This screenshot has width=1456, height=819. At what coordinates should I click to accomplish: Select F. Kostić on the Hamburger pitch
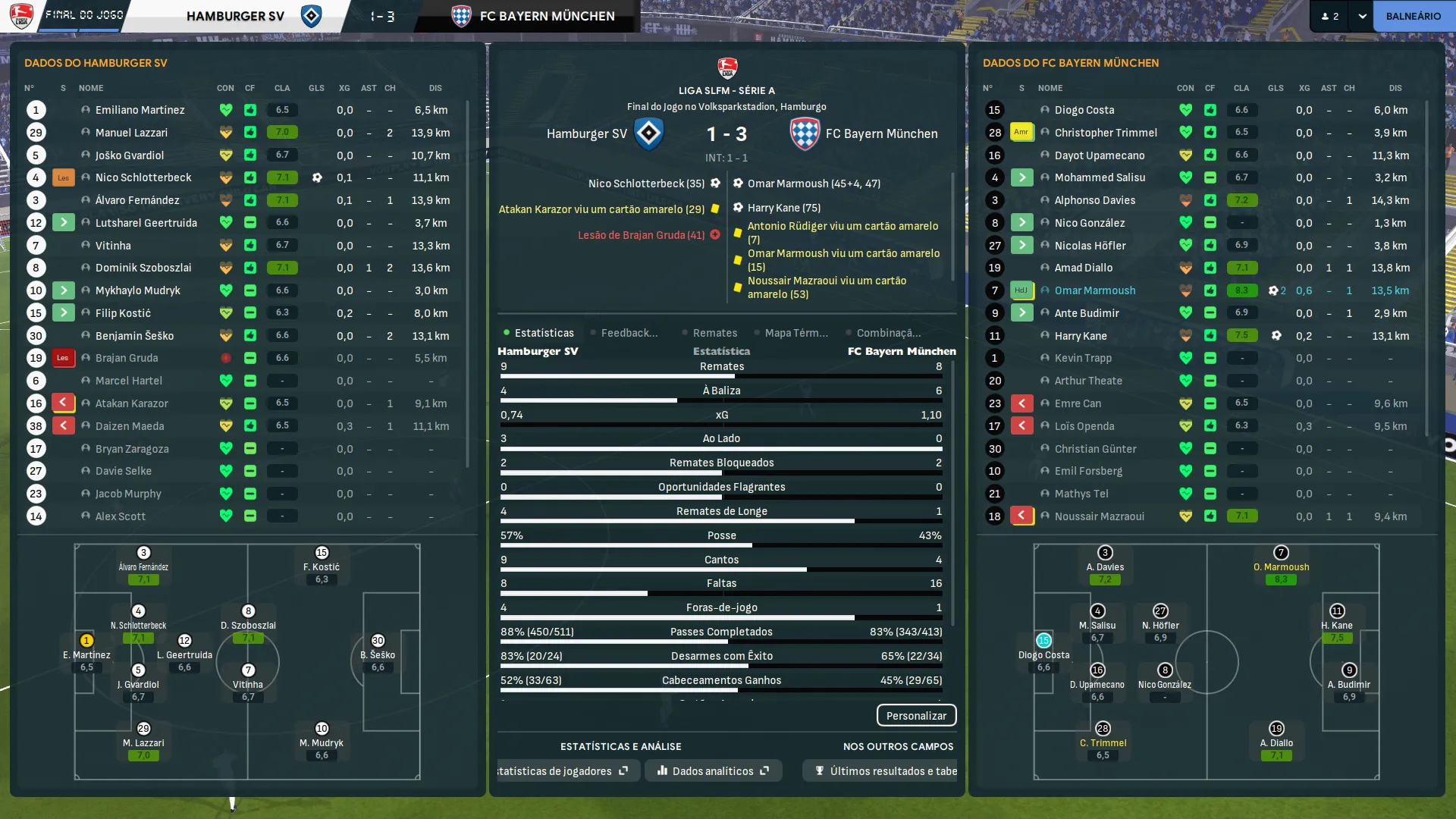coord(322,566)
